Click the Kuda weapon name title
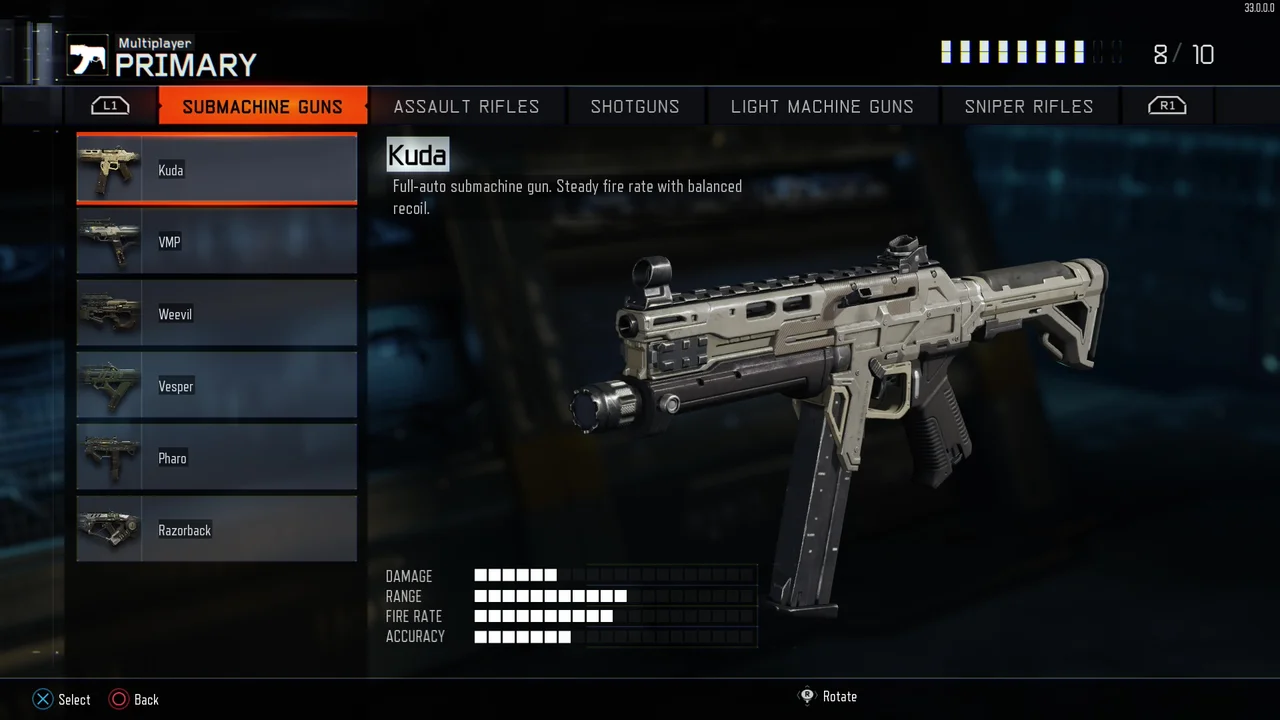The width and height of the screenshot is (1280, 720). click(416, 155)
